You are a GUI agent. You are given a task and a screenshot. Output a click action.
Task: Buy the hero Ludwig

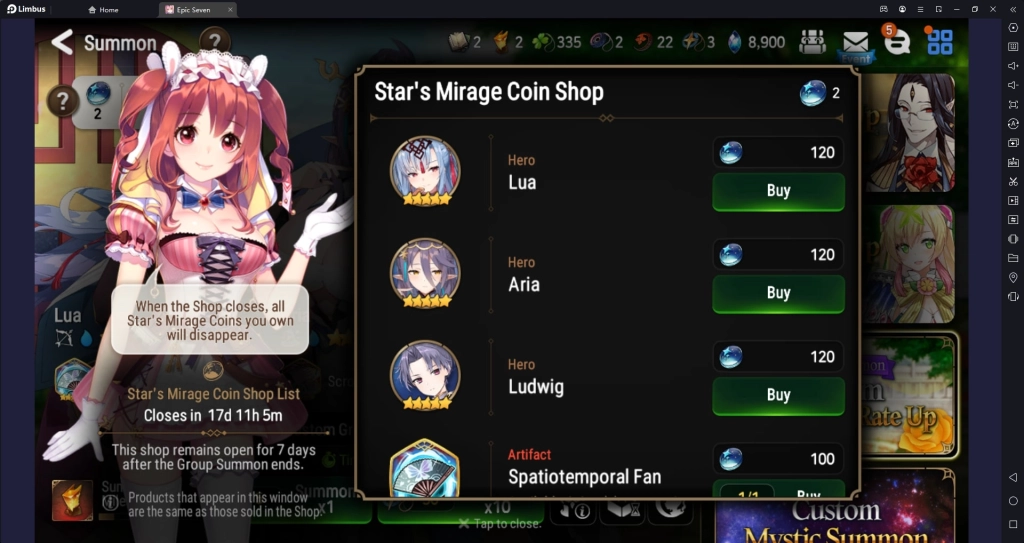[x=778, y=395]
